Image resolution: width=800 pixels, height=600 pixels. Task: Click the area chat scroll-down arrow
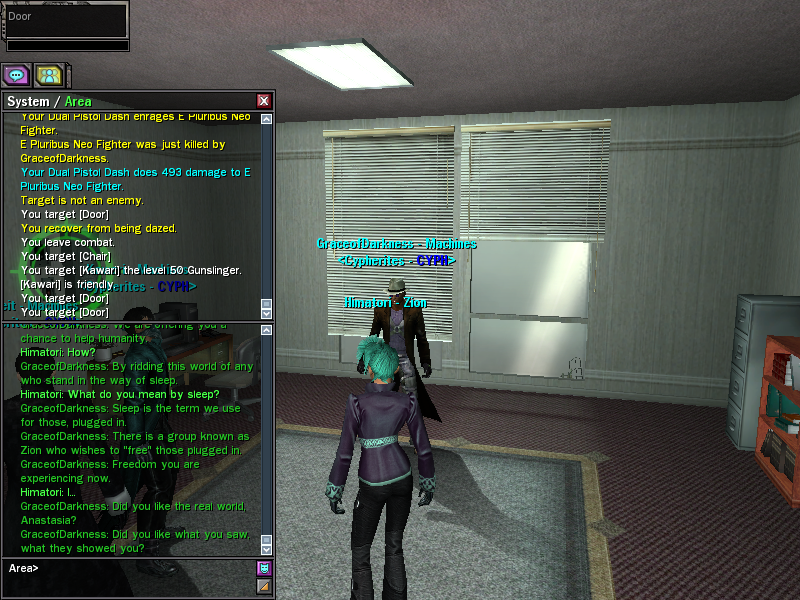click(266, 548)
